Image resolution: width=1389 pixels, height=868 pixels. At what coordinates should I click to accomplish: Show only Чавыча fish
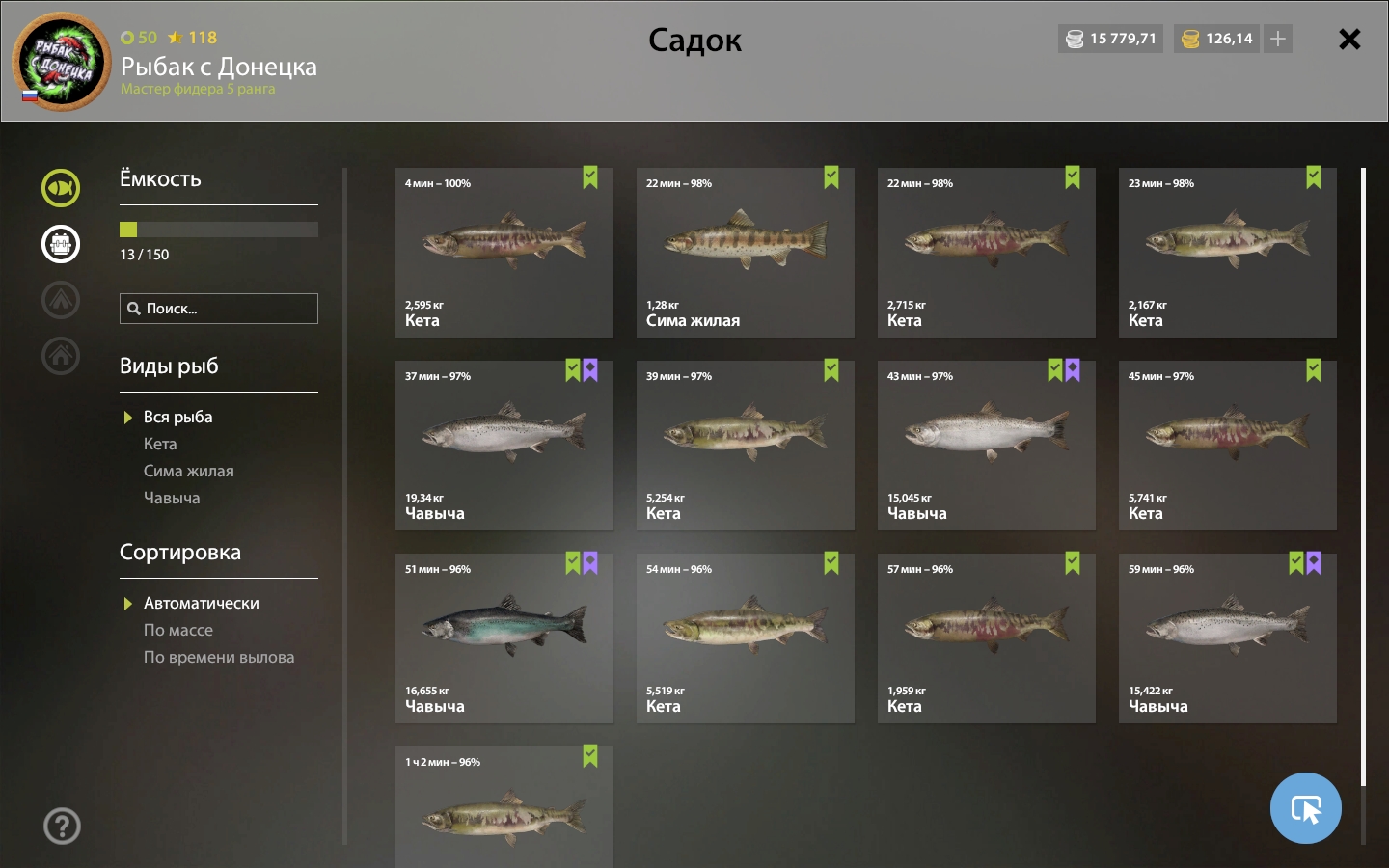click(172, 498)
